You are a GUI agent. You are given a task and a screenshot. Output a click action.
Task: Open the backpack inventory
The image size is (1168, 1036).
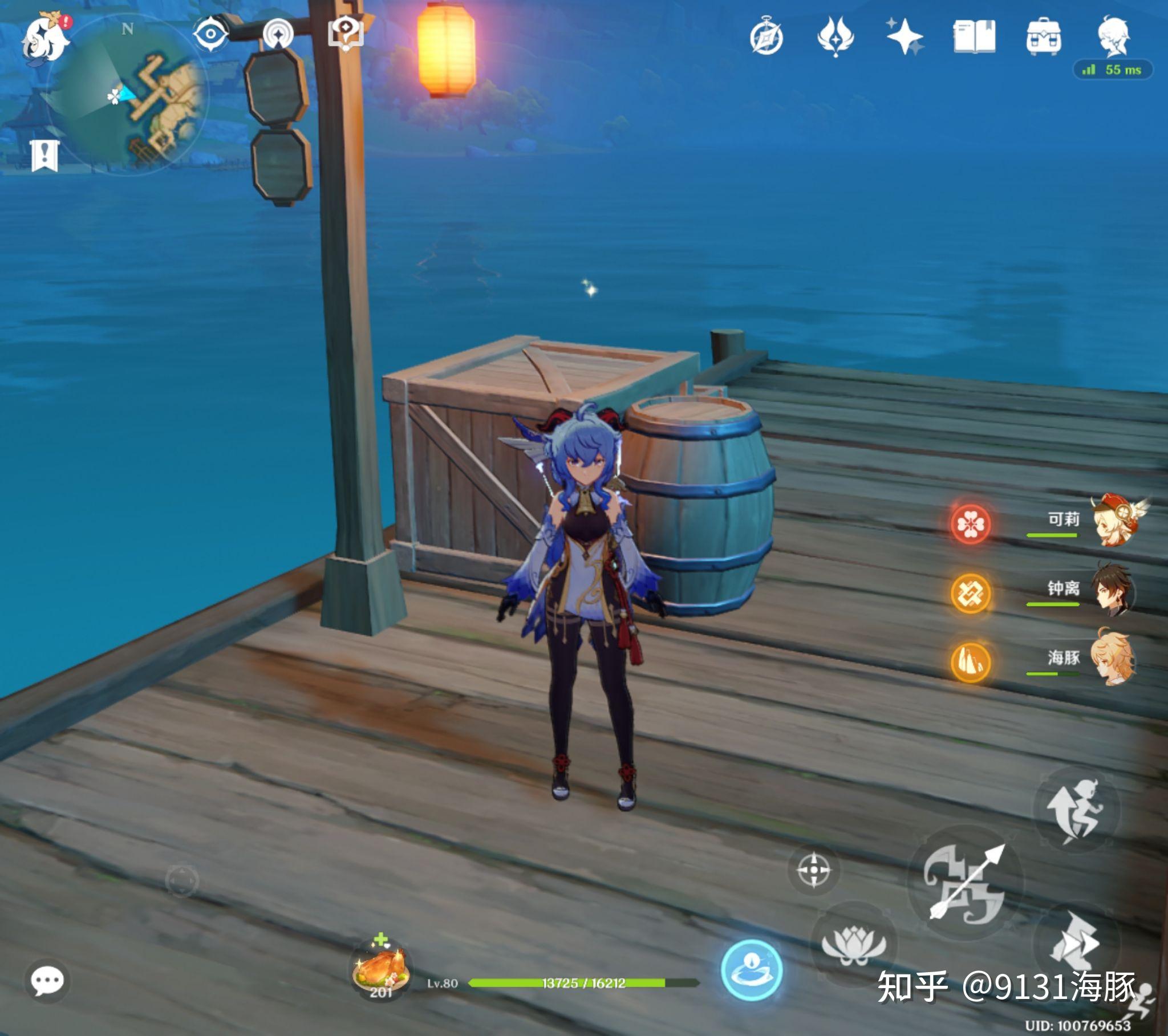[1044, 36]
